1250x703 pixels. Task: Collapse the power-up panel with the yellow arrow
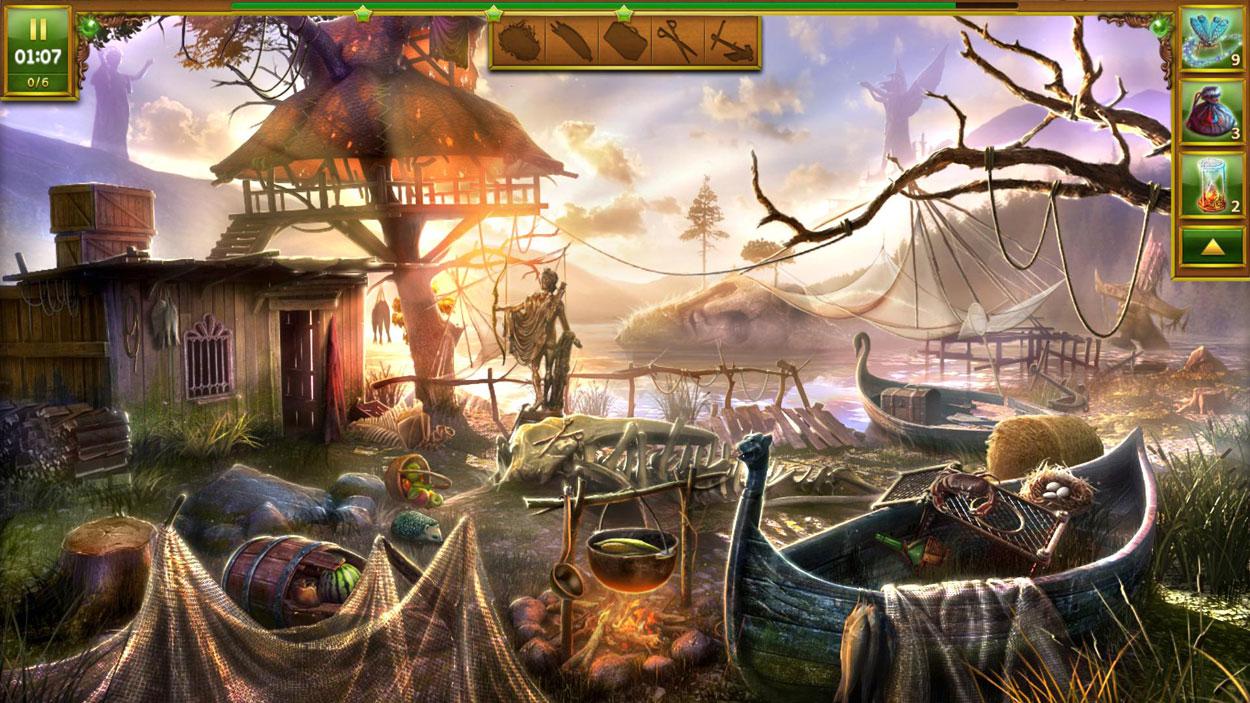pos(1211,246)
